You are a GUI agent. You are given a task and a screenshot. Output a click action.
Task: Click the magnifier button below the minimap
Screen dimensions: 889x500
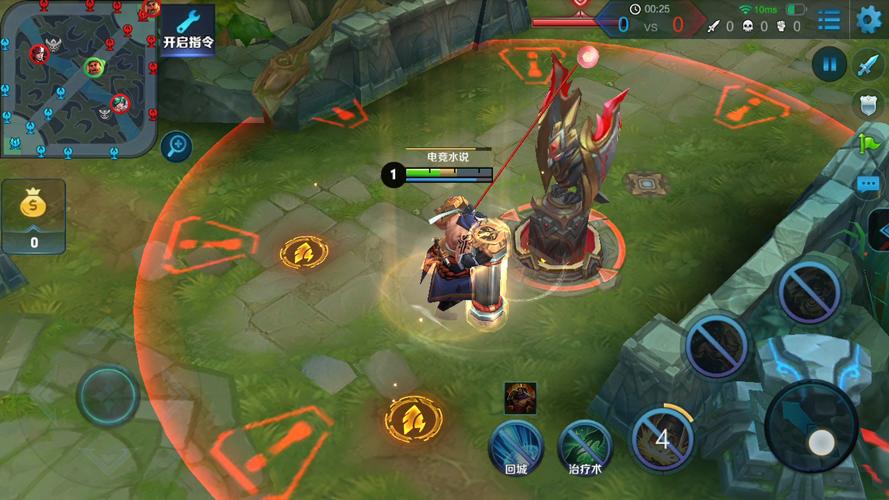pyautogui.click(x=176, y=147)
